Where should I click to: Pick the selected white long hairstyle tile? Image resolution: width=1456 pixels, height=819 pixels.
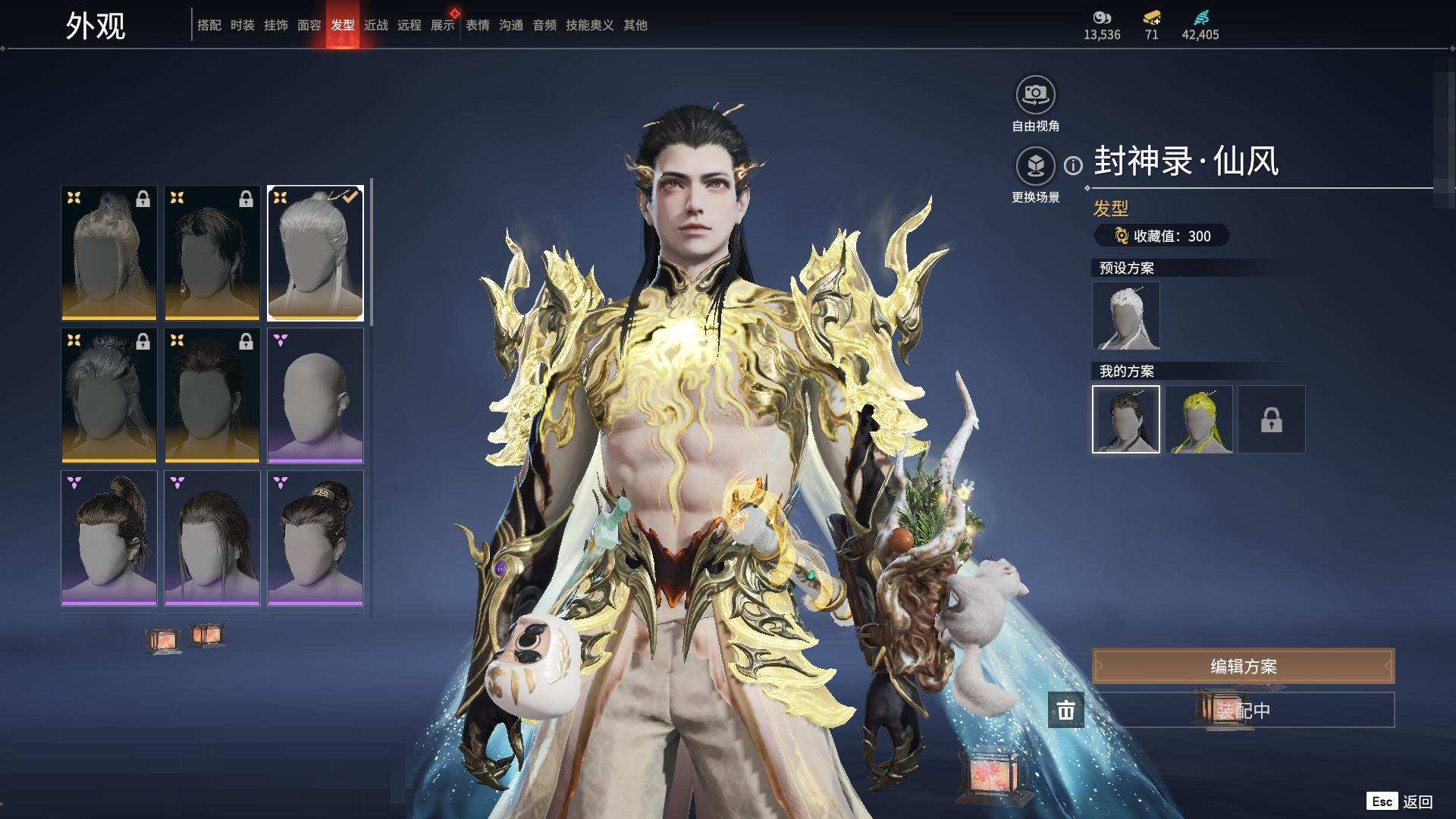315,253
